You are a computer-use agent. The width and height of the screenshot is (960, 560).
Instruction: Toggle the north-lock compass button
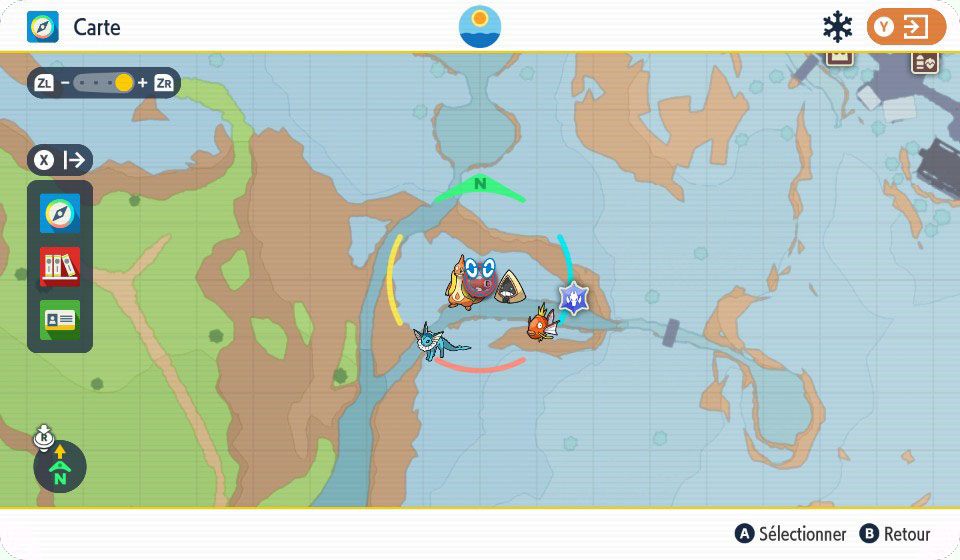coord(60,466)
